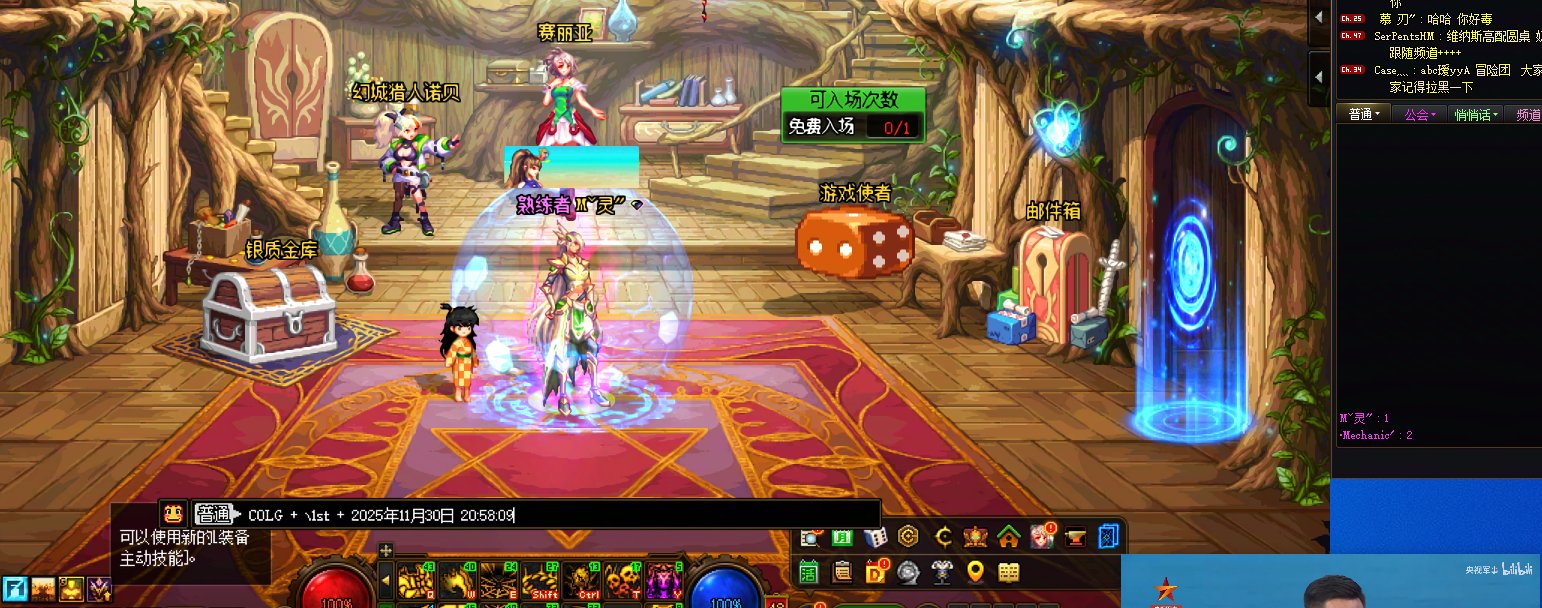Open the golden open book icon
Viewport: 1542px width, 608px height.
tap(1009, 572)
